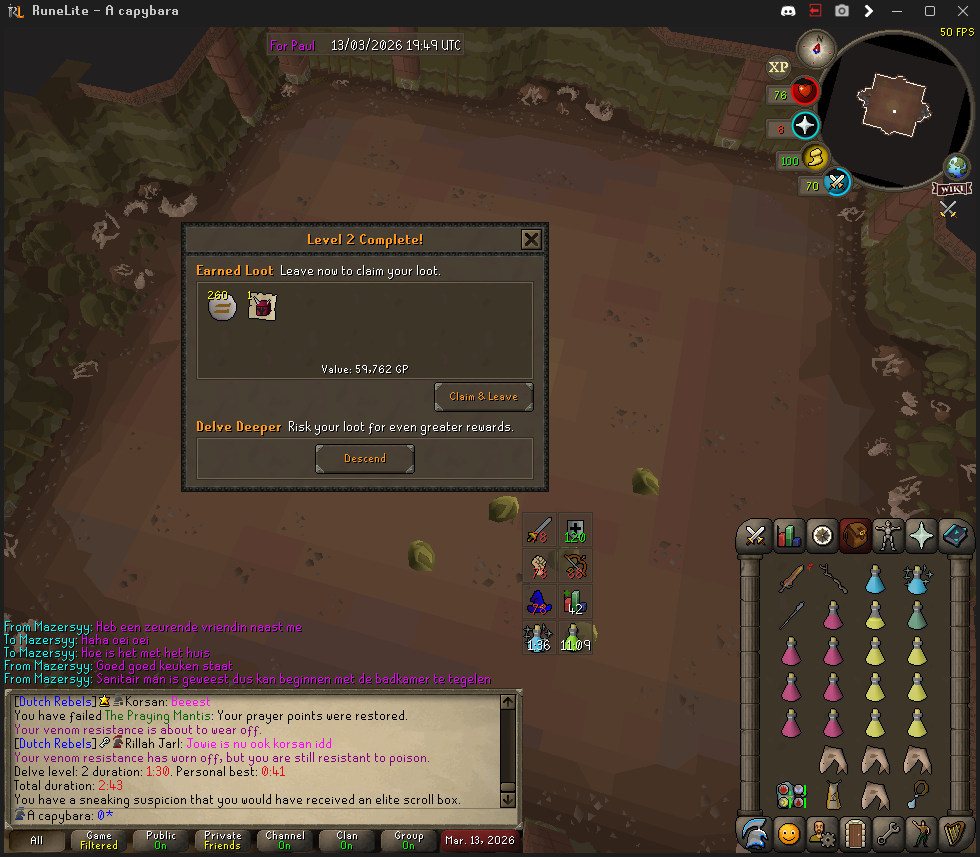Open the world map globe
Screen dimensions: 980x857
[957, 167]
